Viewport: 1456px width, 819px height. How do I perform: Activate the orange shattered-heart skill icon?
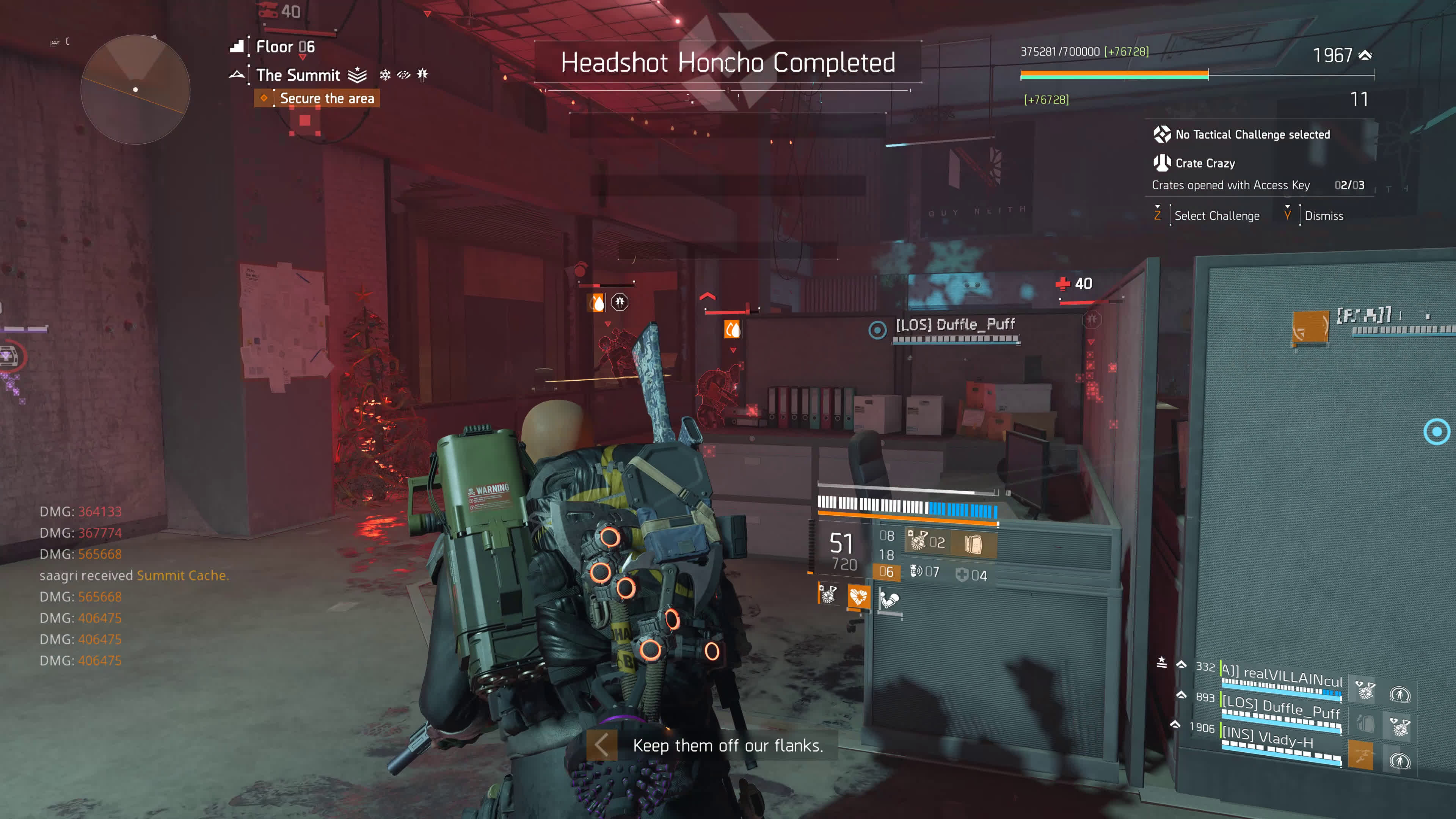point(858,596)
